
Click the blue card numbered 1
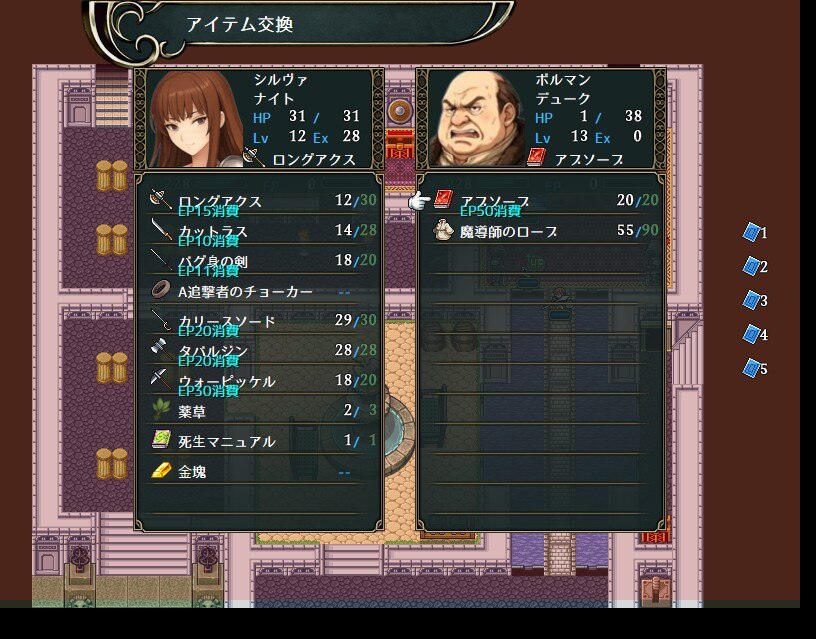752,232
